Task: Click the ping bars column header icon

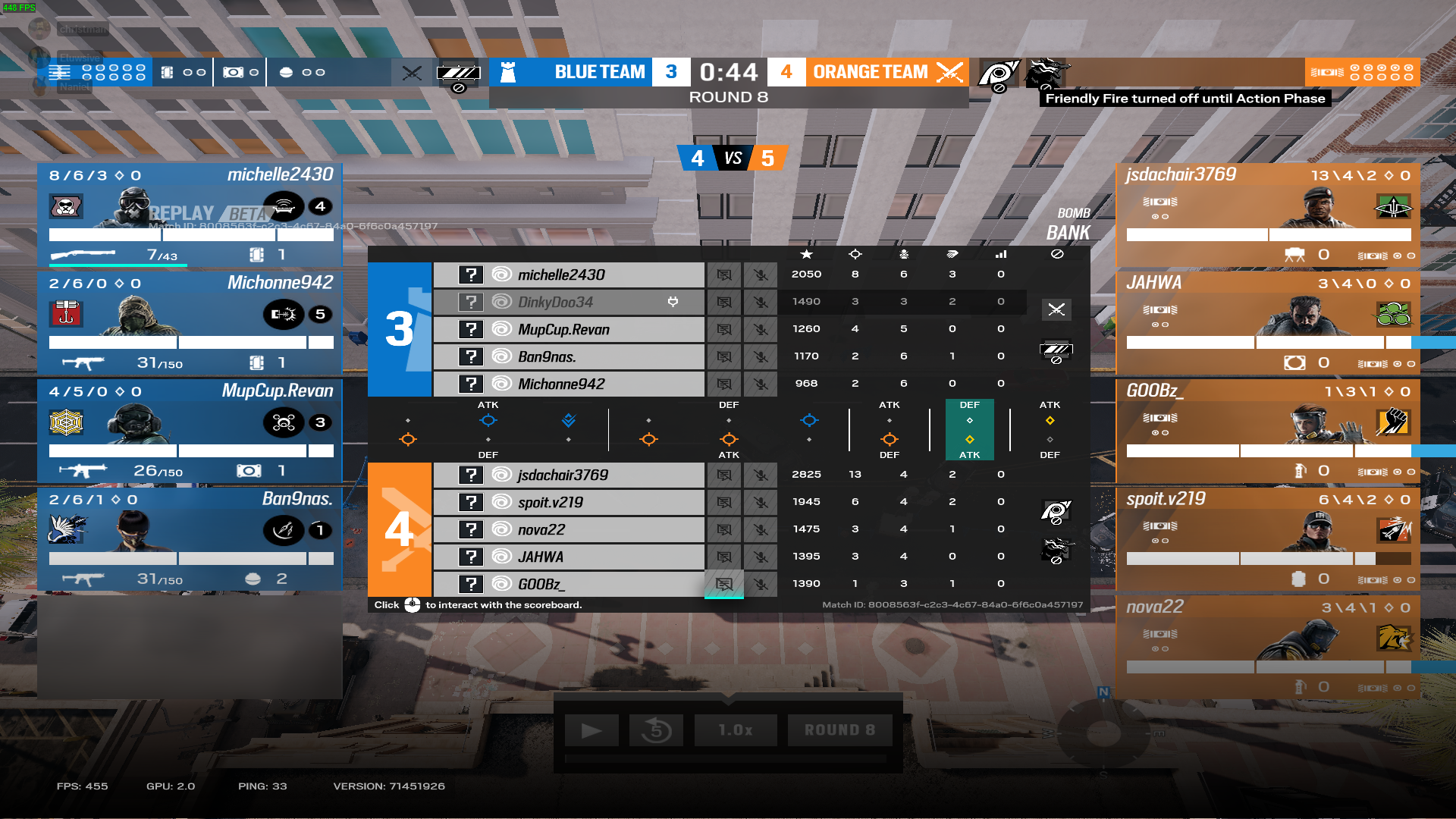Action: point(1000,254)
